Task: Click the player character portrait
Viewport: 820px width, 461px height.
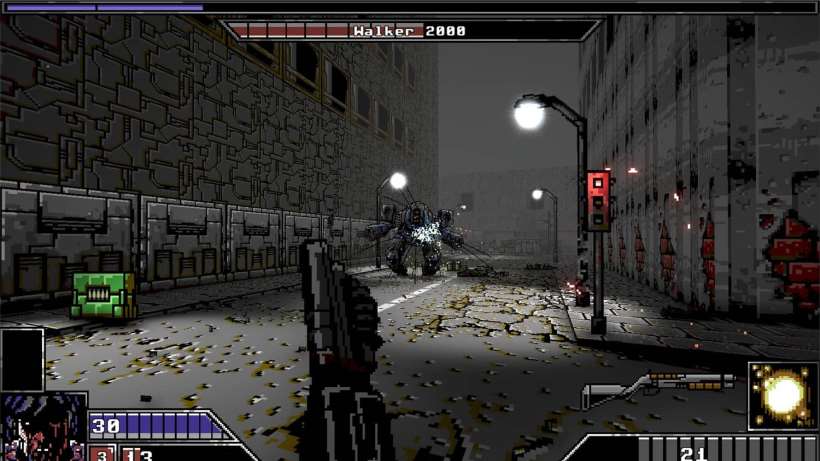Action: tap(43, 427)
